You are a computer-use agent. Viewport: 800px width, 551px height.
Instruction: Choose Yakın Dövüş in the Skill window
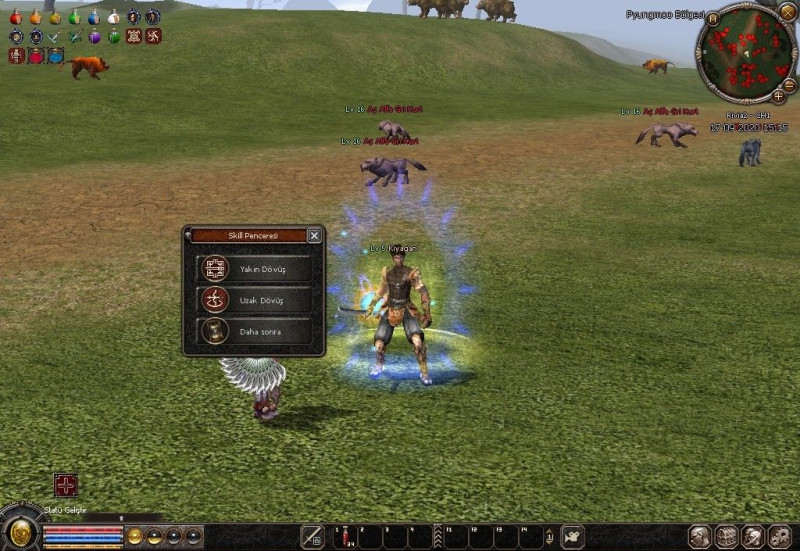[253, 268]
